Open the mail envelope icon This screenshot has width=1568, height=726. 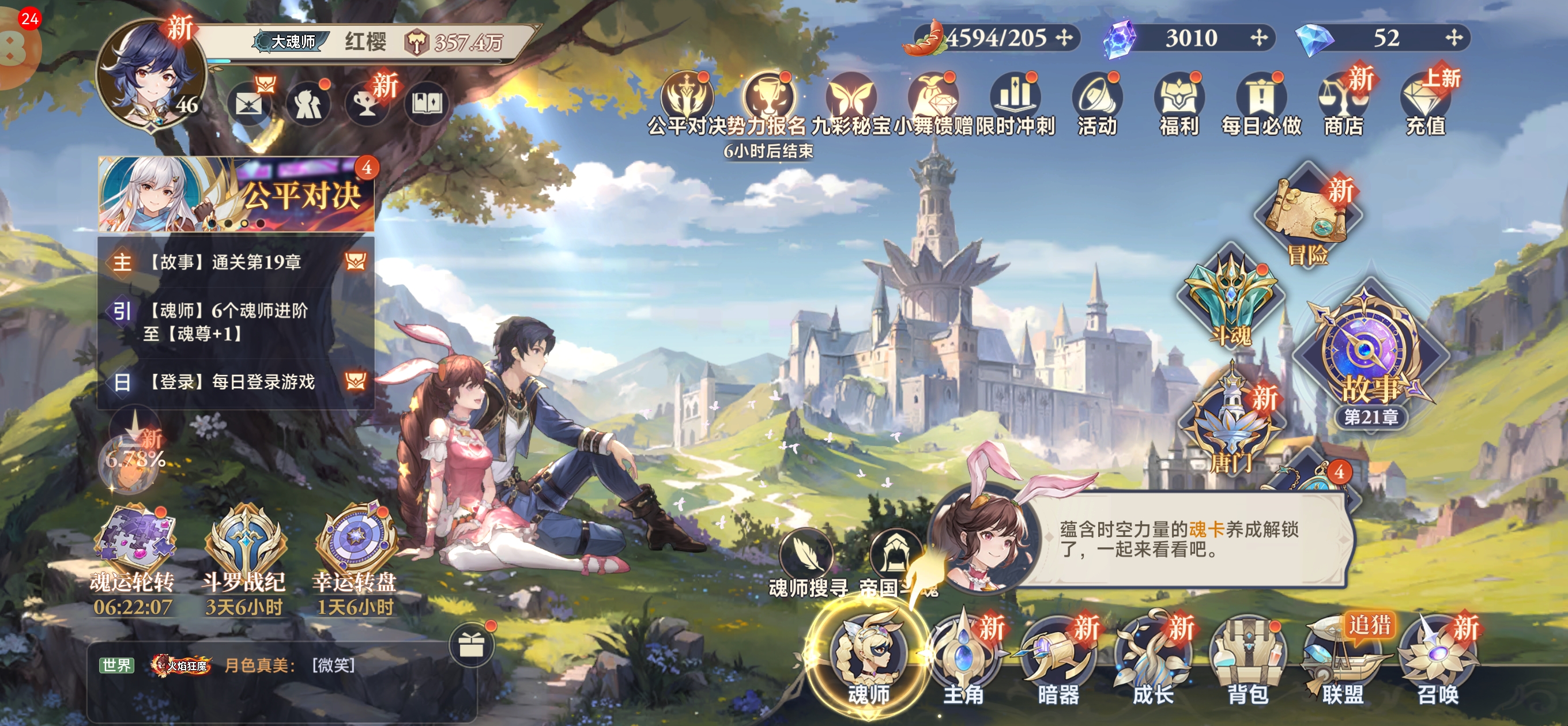[x=248, y=105]
